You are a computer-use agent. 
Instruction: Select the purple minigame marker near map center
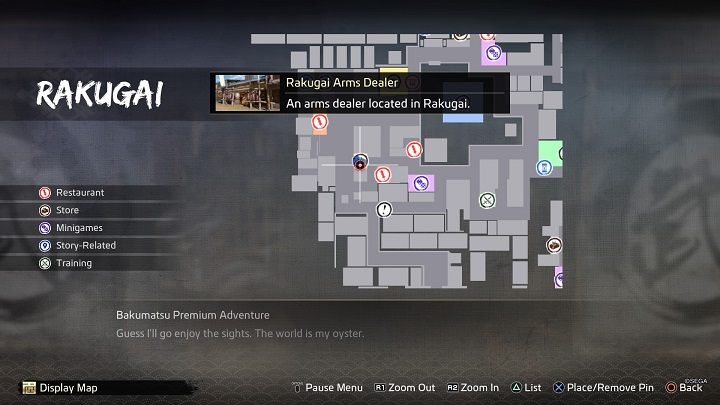coord(421,183)
